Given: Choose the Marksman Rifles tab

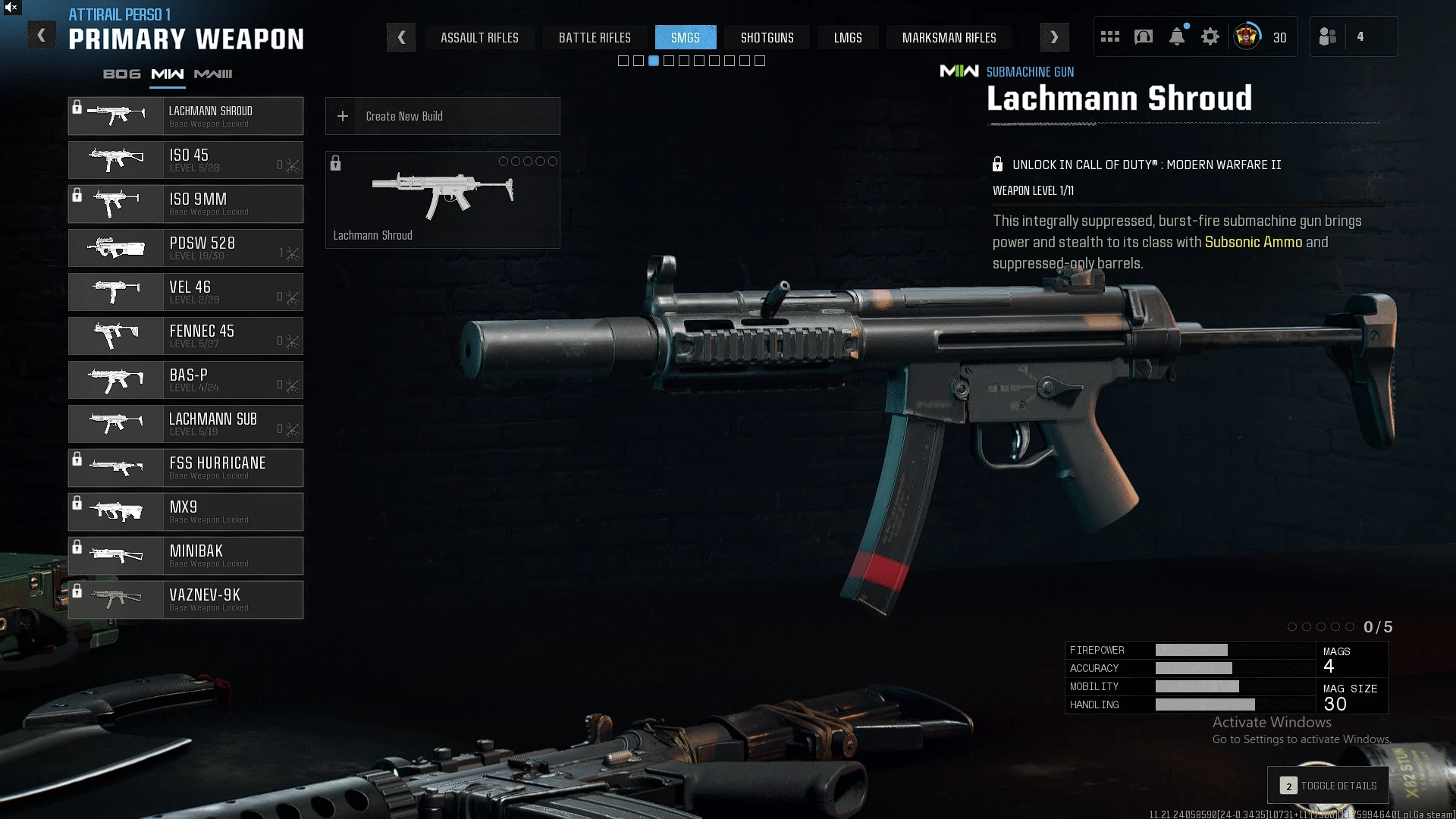Looking at the screenshot, I should tap(949, 37).
